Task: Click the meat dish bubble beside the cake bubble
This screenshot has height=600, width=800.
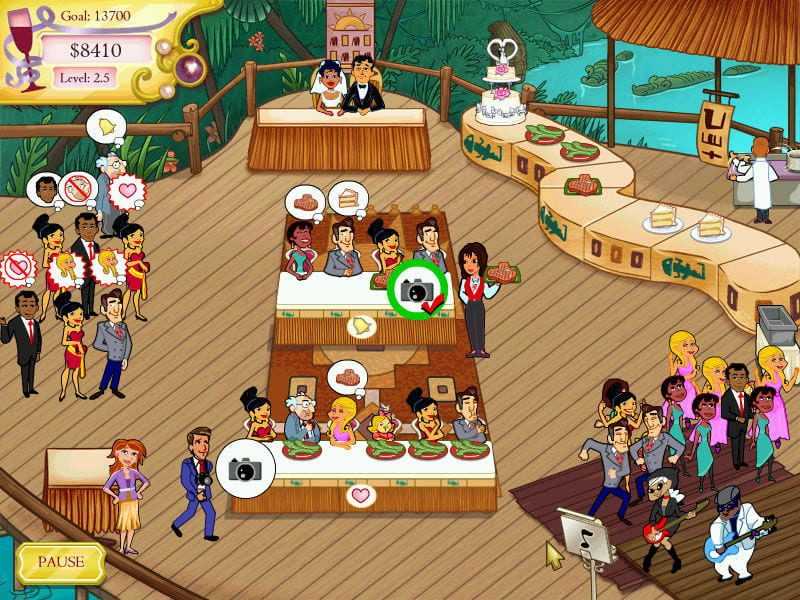Action: pos(306,201)
